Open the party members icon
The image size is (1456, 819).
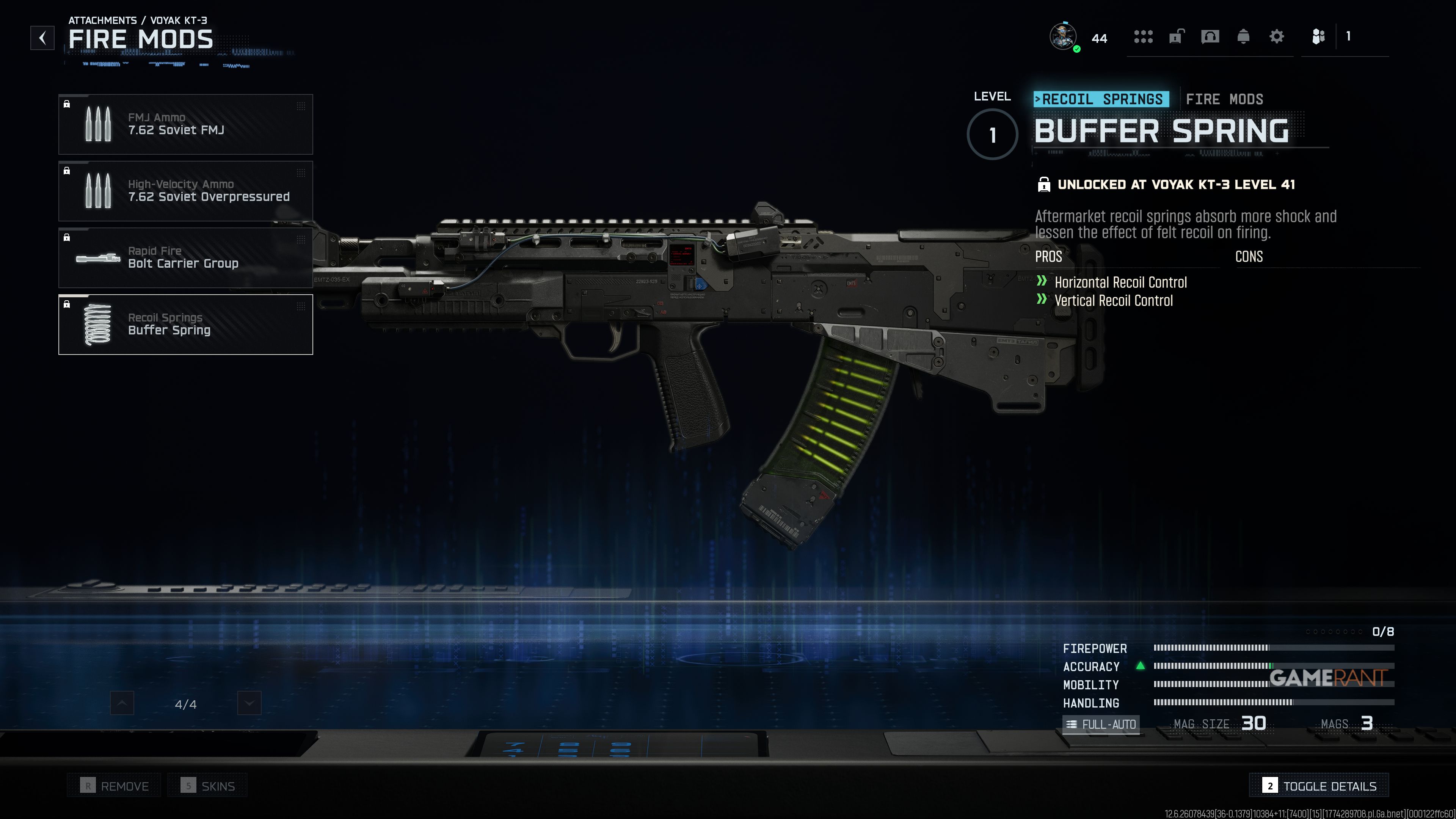[1318, 37]
